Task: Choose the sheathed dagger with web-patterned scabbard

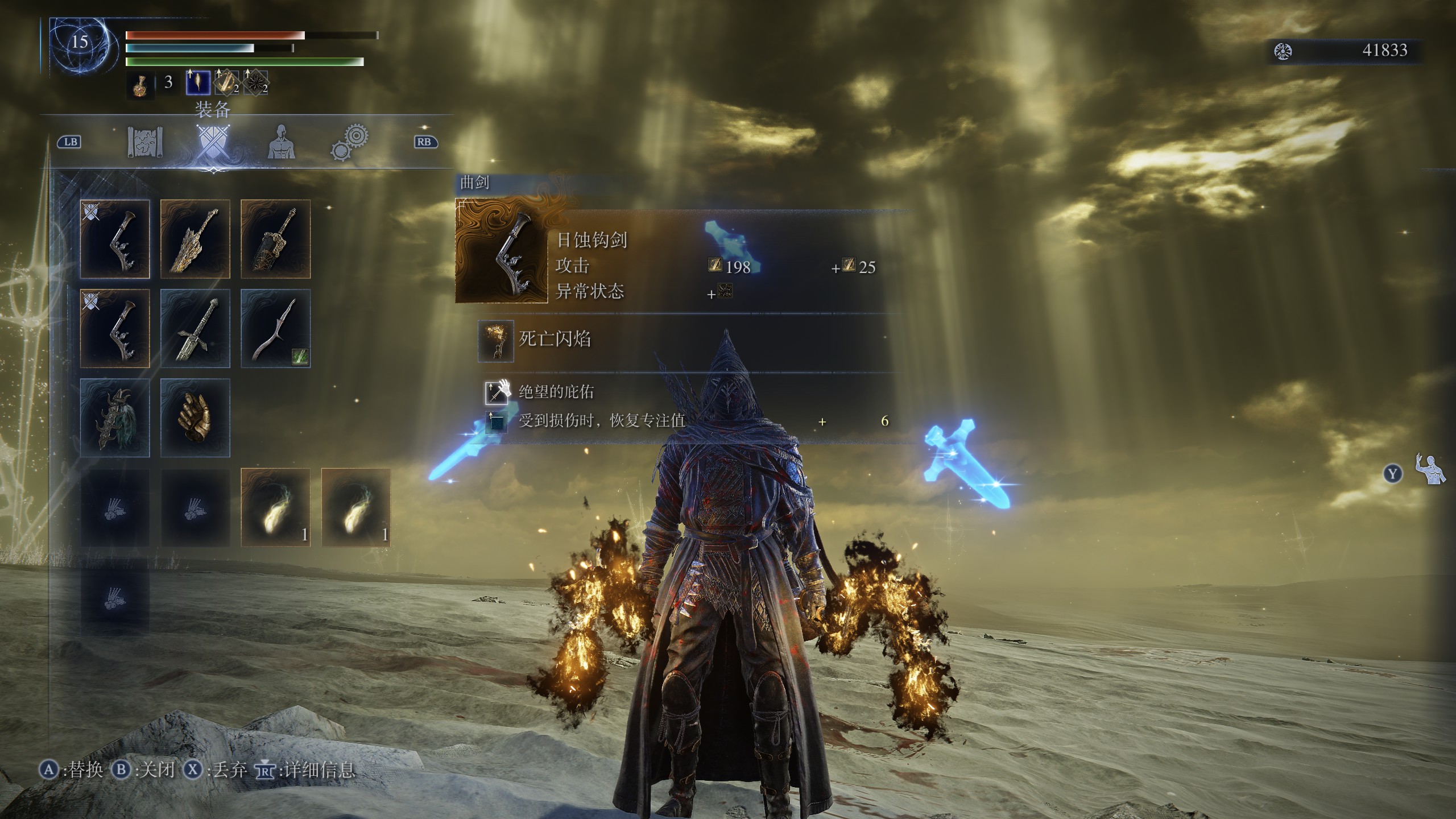Action: pyautogui.click(x=276, y=239)
